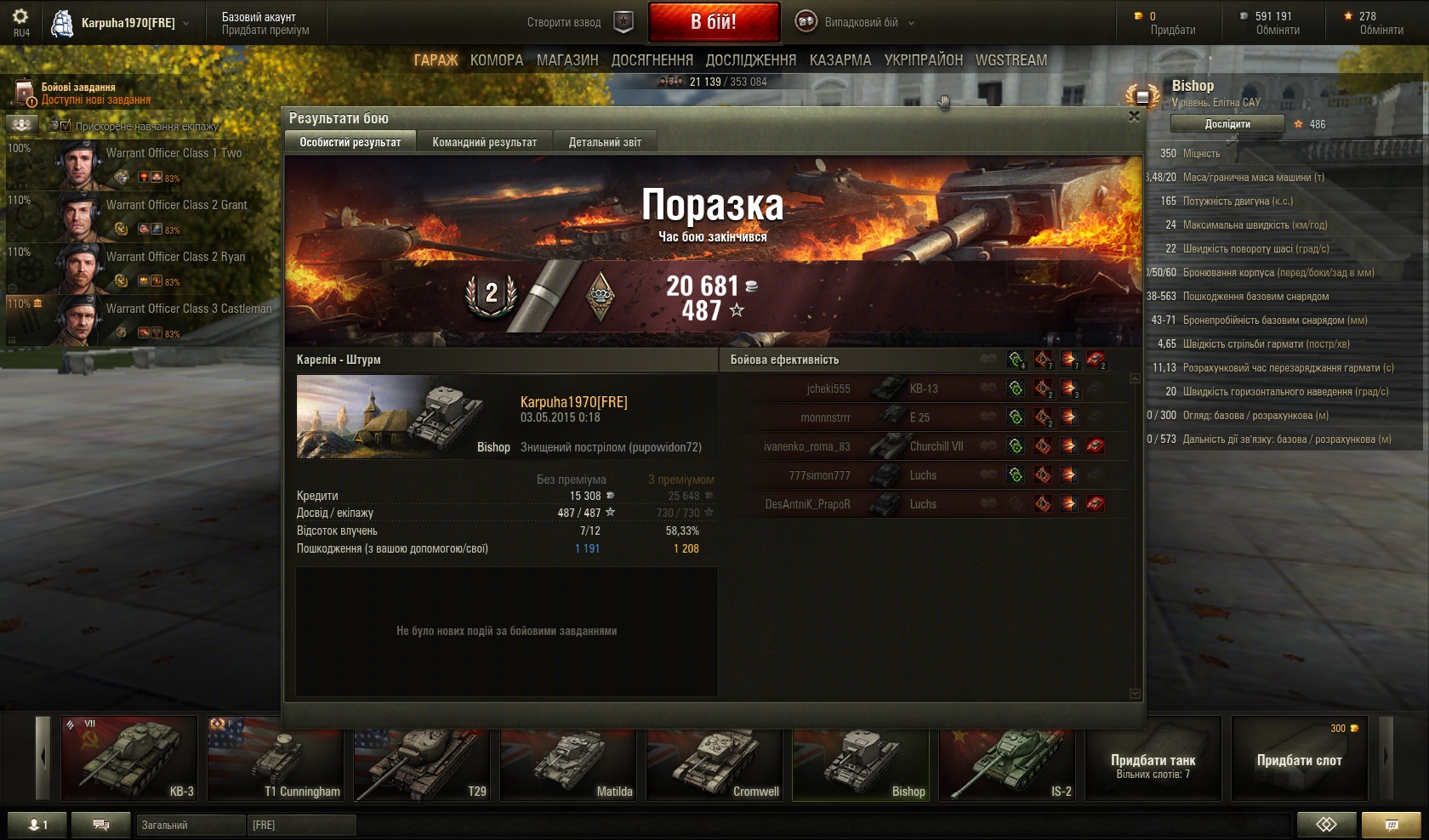Choose the T29 tank from the carousel

tap(423, 758)
